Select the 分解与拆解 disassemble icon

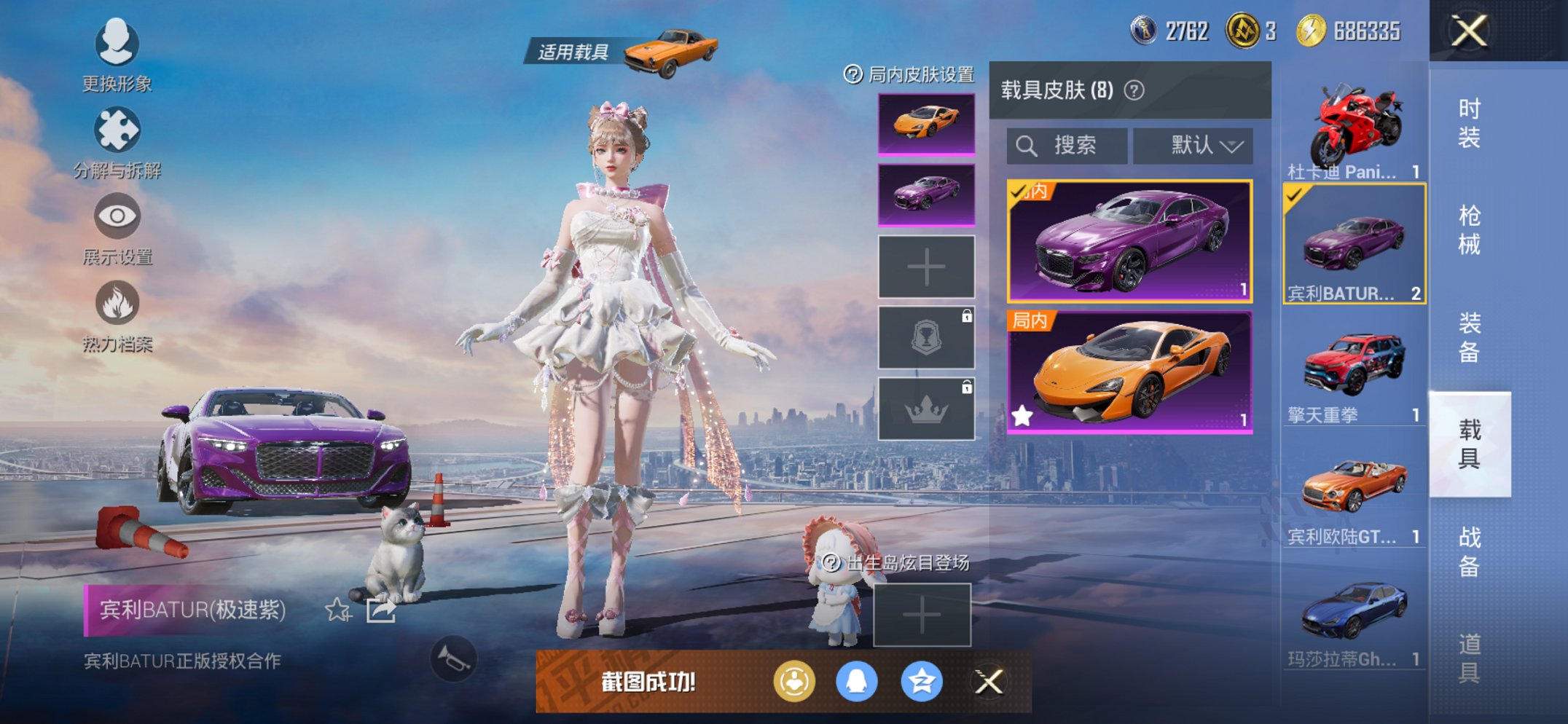coord(117,130)
